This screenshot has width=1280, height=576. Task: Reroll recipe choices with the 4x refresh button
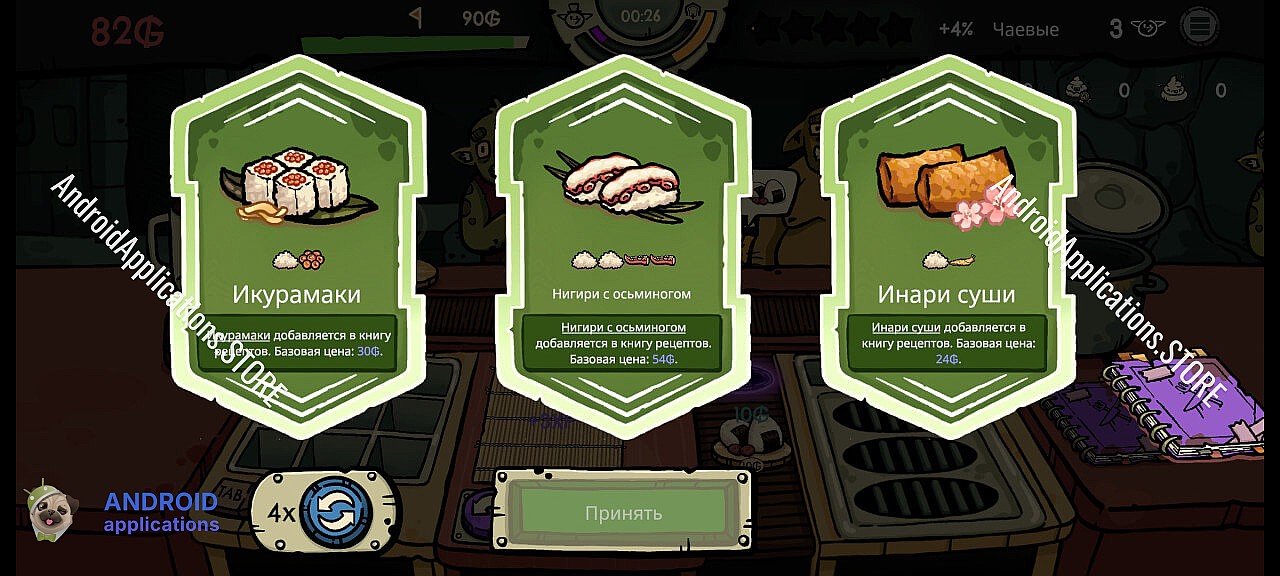pos(335,512)
